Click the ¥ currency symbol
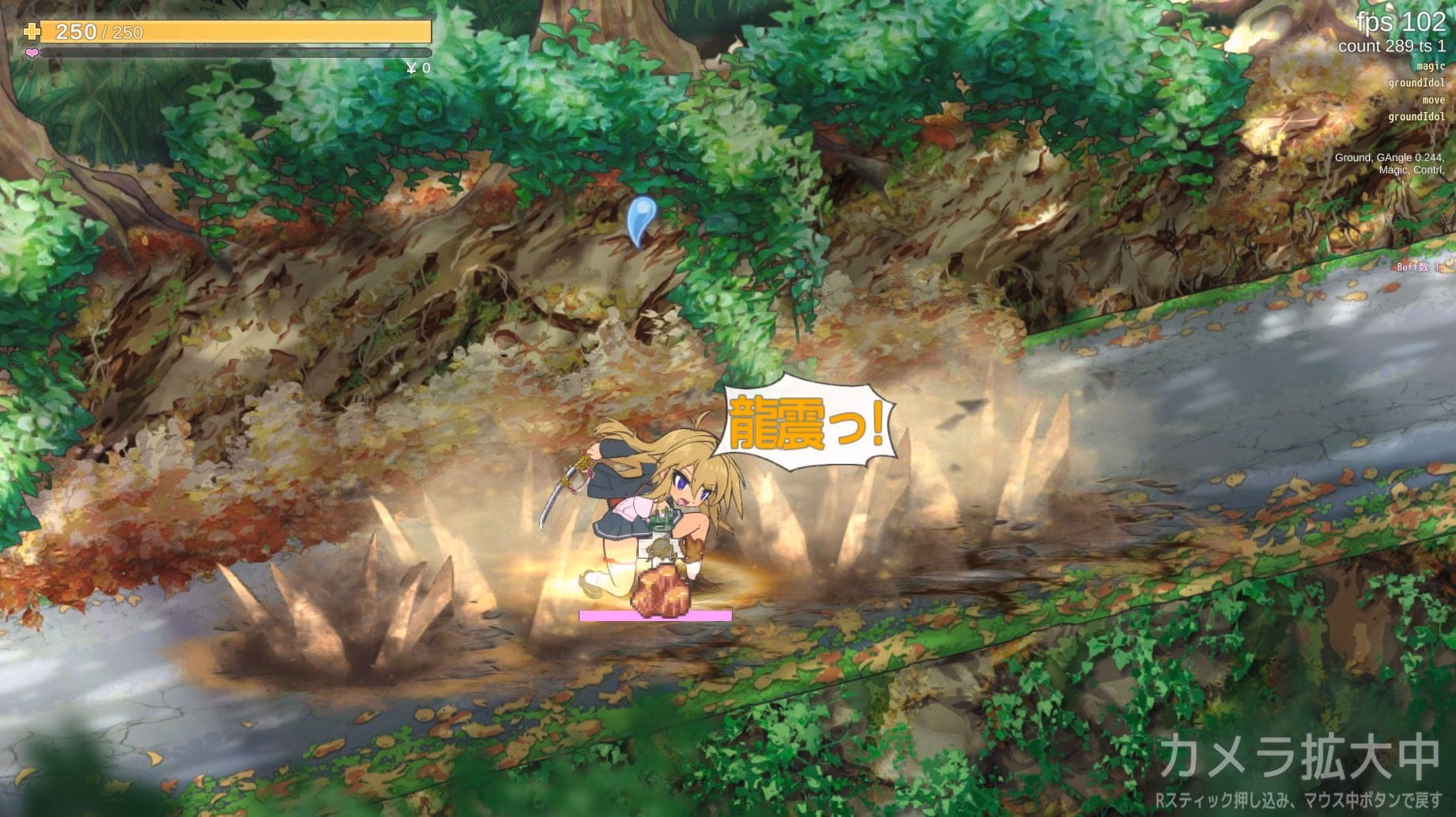 (x=411, y=68)
